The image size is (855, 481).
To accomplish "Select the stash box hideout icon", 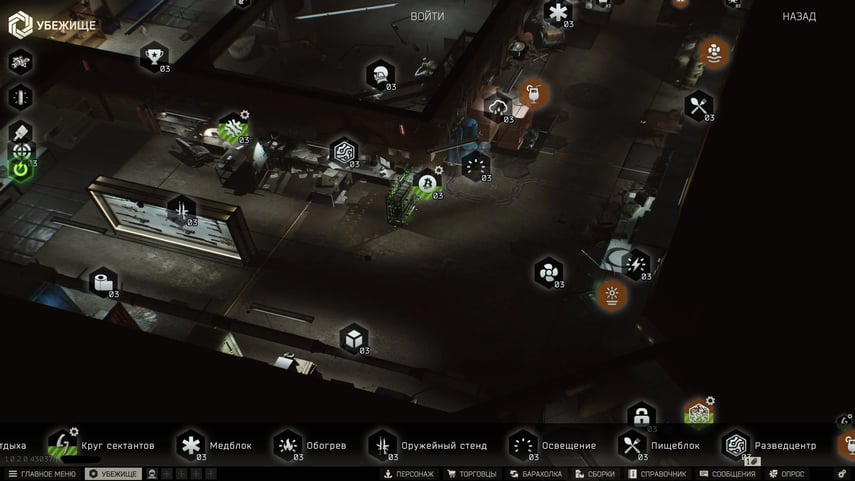I will click(353, 339).
